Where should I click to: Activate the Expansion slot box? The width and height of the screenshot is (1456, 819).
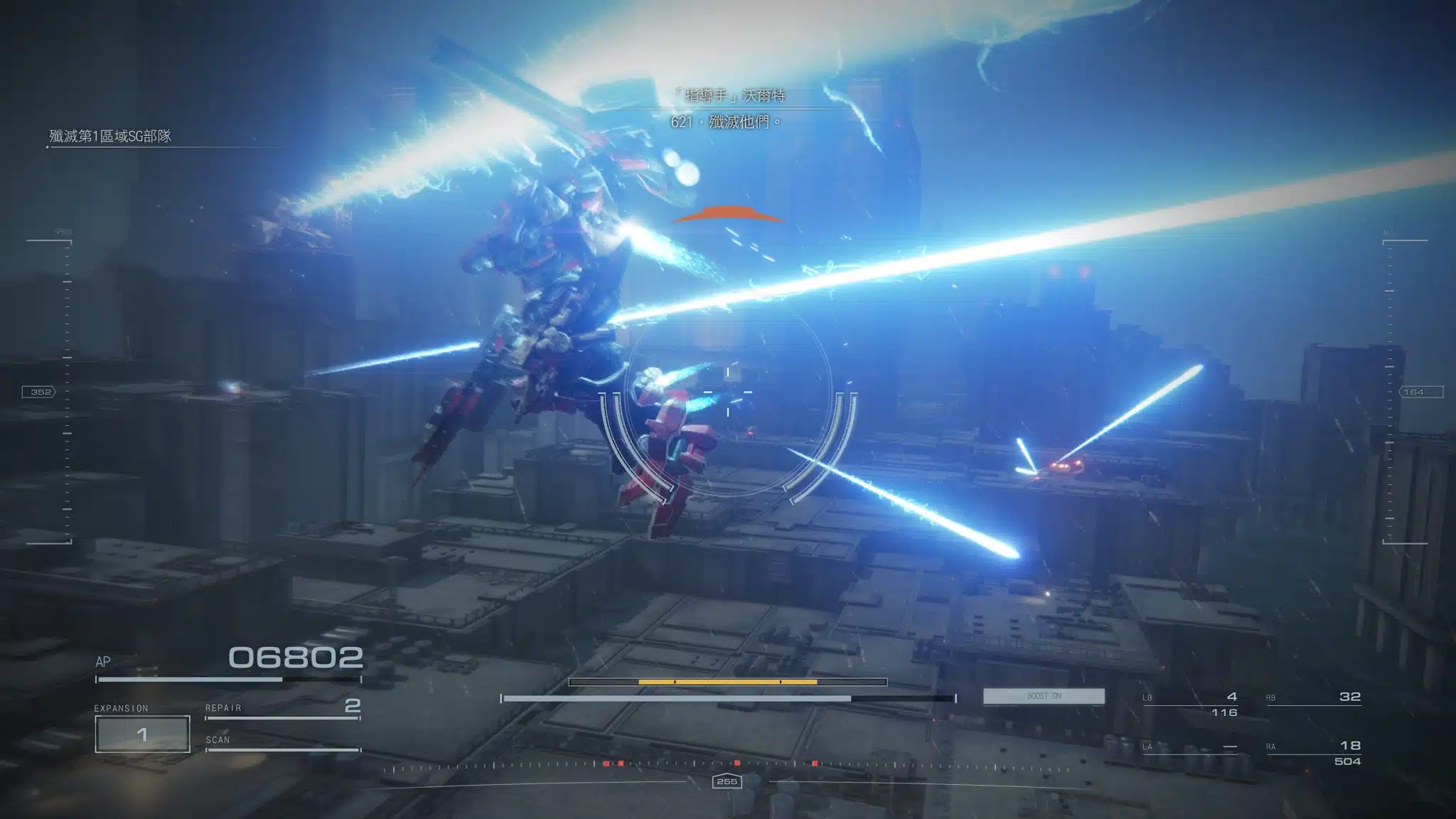point(142,734)
